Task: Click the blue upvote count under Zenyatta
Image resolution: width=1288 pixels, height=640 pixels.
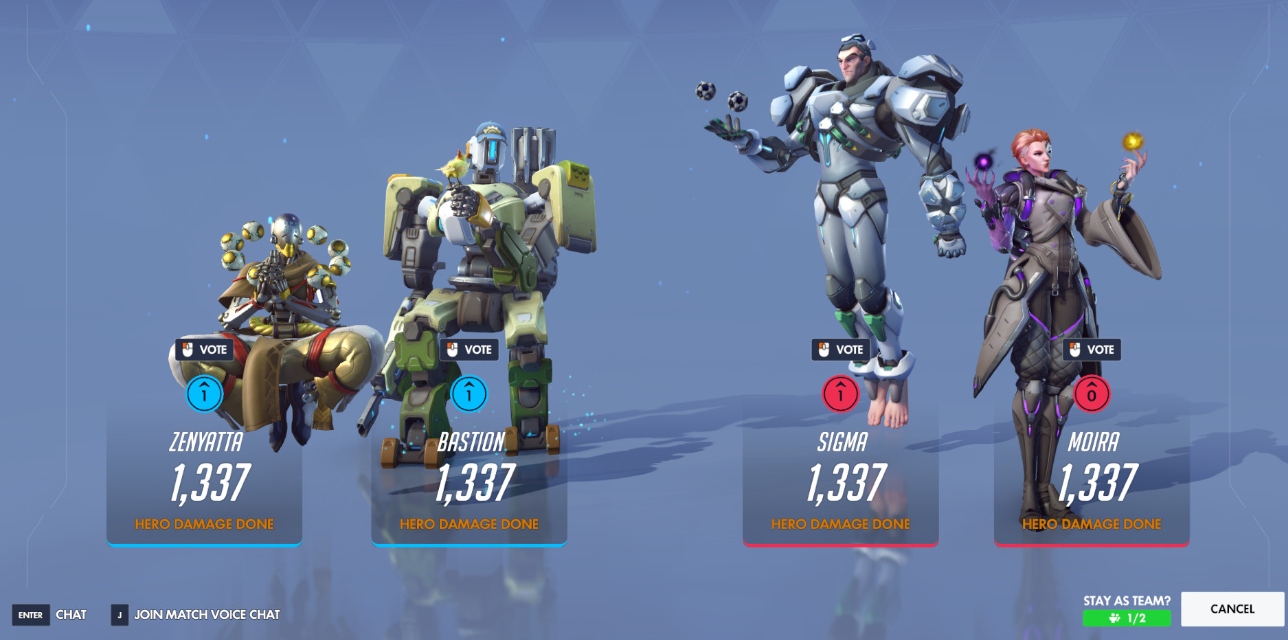Action: click(x=204, y=395)
